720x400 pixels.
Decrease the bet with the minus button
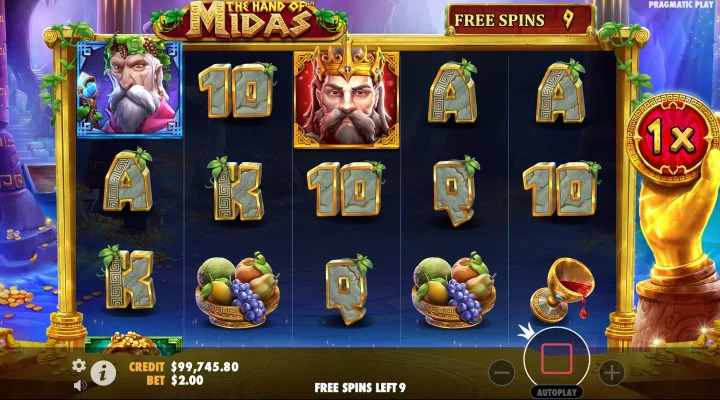click(x=502, y=373)
